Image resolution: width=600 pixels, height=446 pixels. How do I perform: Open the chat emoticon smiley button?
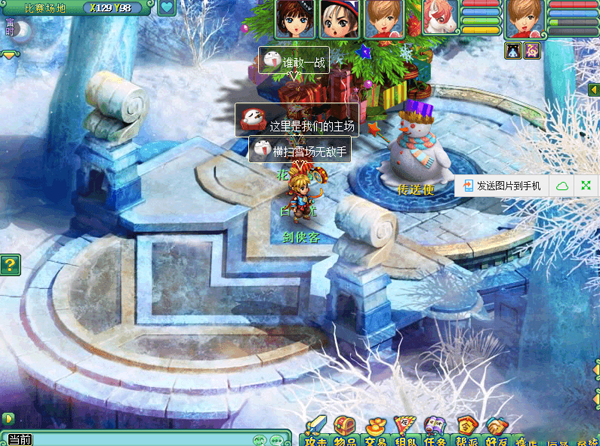(259, 440)
